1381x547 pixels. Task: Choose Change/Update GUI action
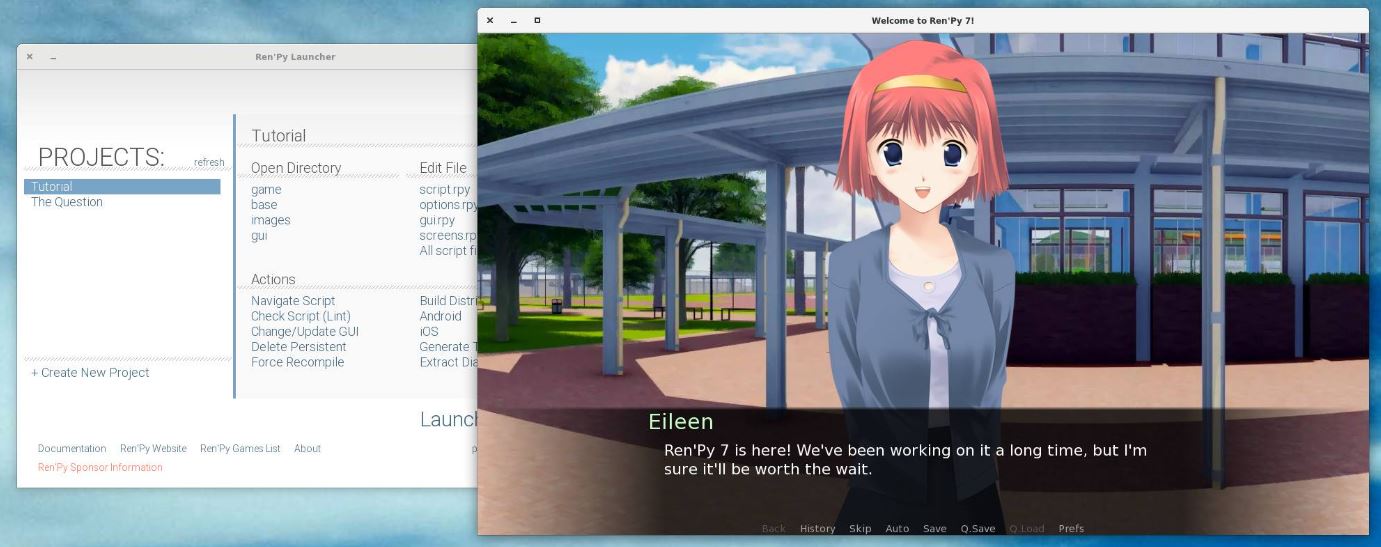[x=305, y=332]
